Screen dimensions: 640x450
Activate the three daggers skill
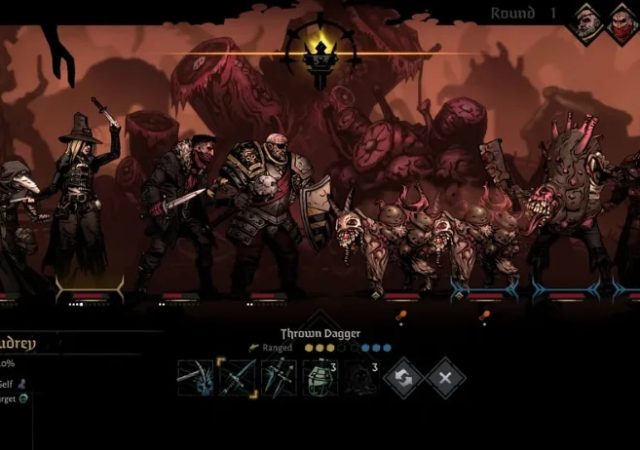(x=279, y=378)
